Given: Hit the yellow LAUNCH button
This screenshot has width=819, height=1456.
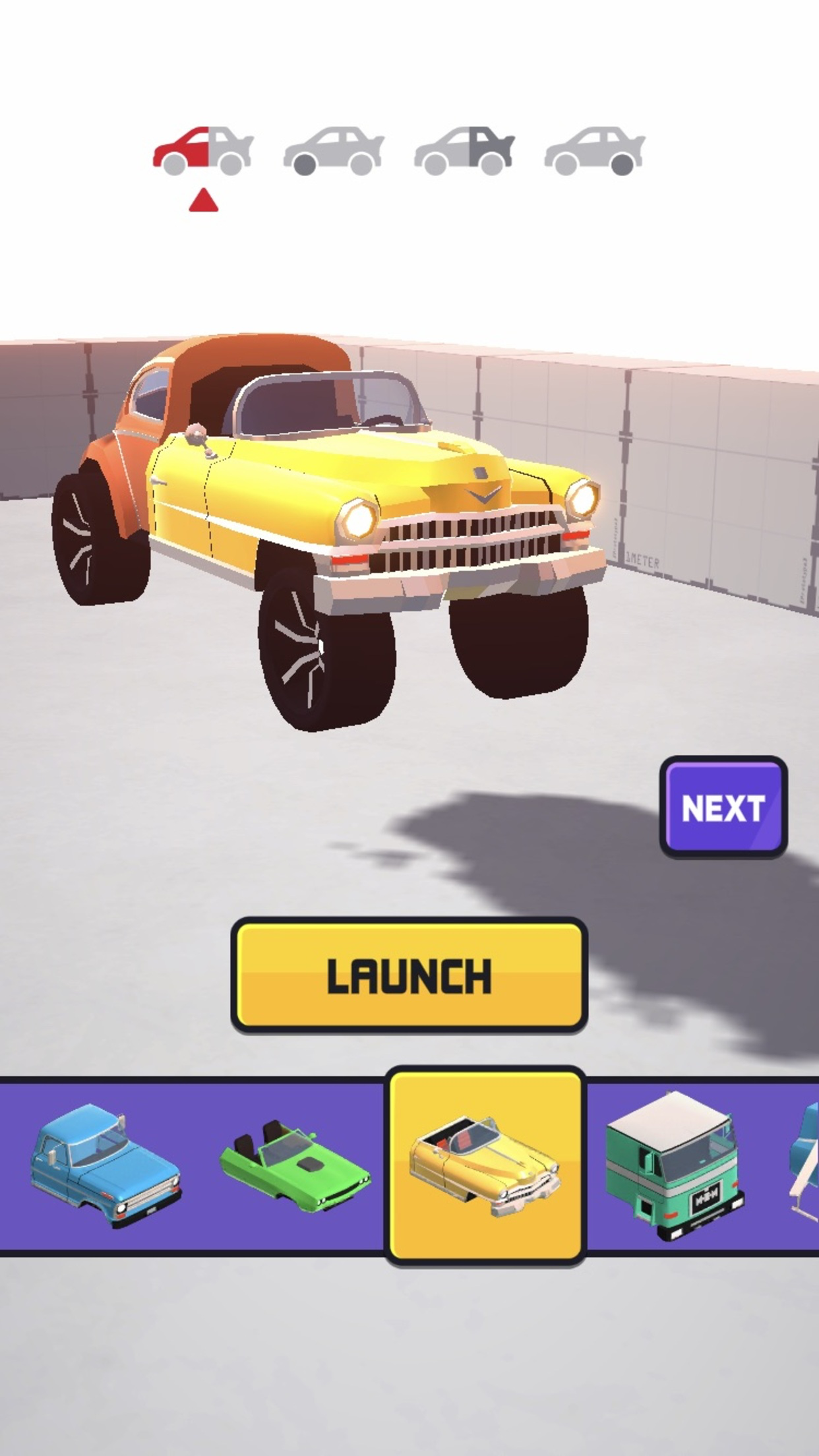Looking at the screenshot, I should (x=409, y=975).
